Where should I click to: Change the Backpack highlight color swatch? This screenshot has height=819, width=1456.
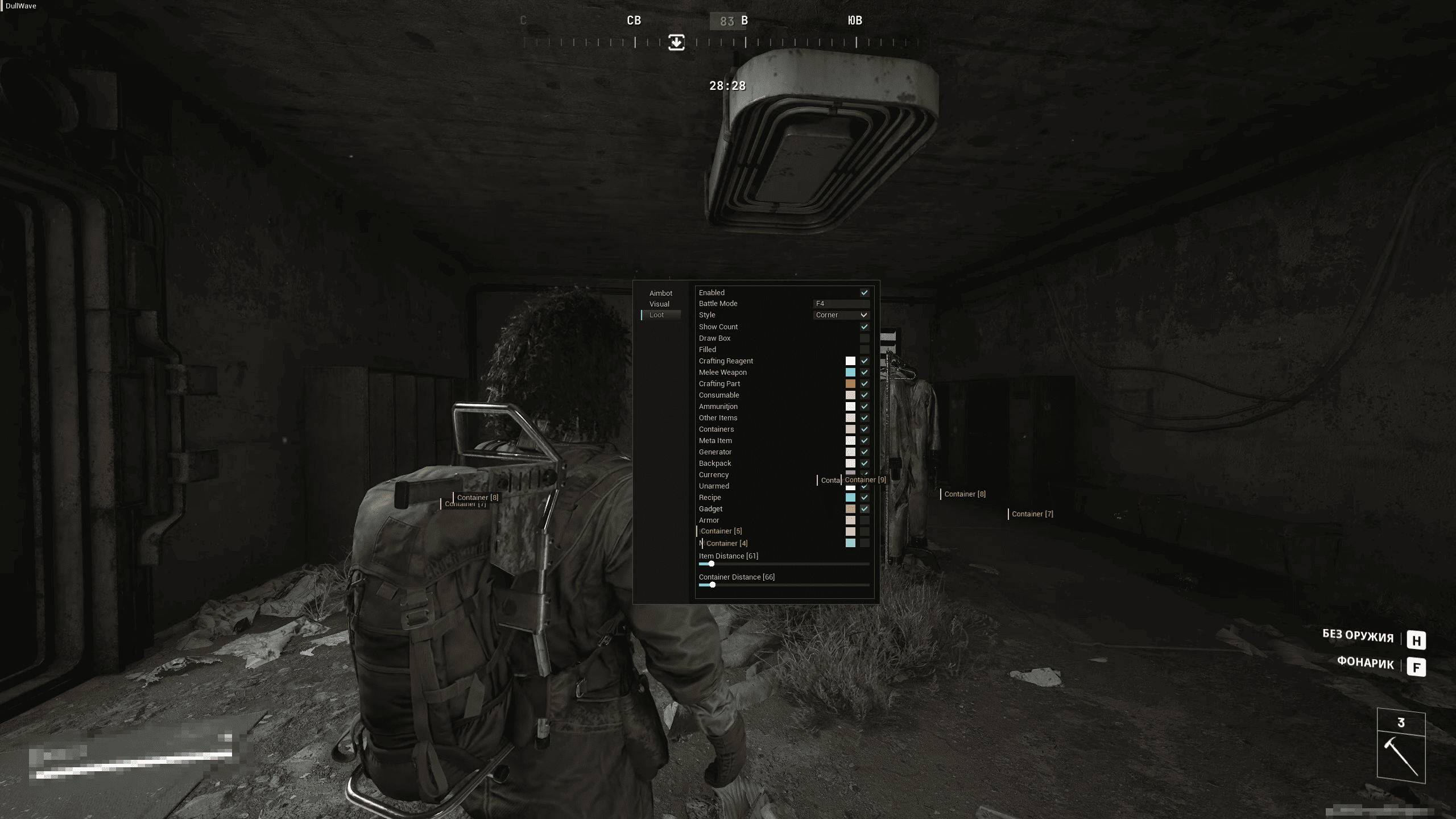(x=850, y=463)
